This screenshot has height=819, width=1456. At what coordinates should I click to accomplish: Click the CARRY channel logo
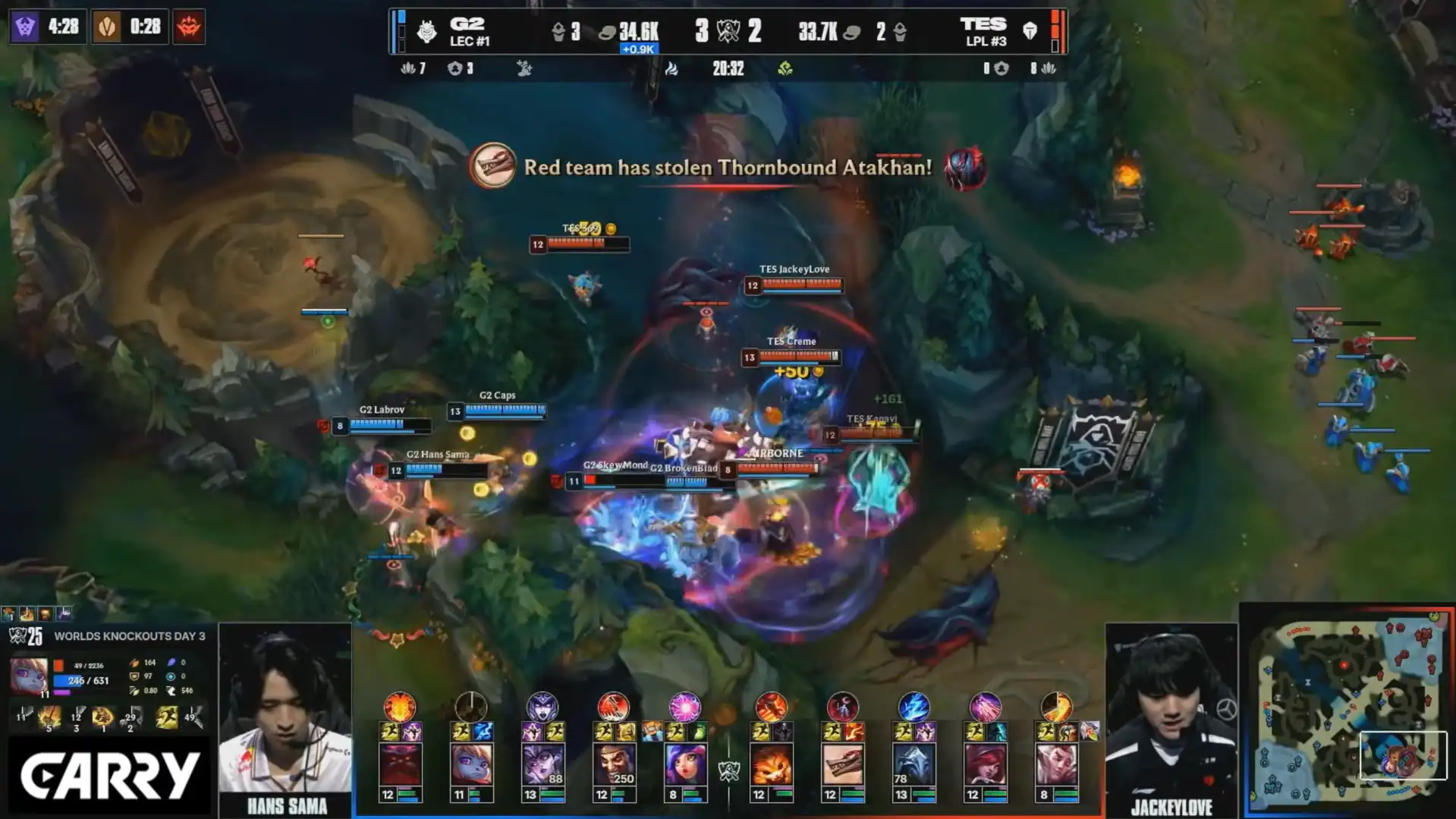(109, 776)
